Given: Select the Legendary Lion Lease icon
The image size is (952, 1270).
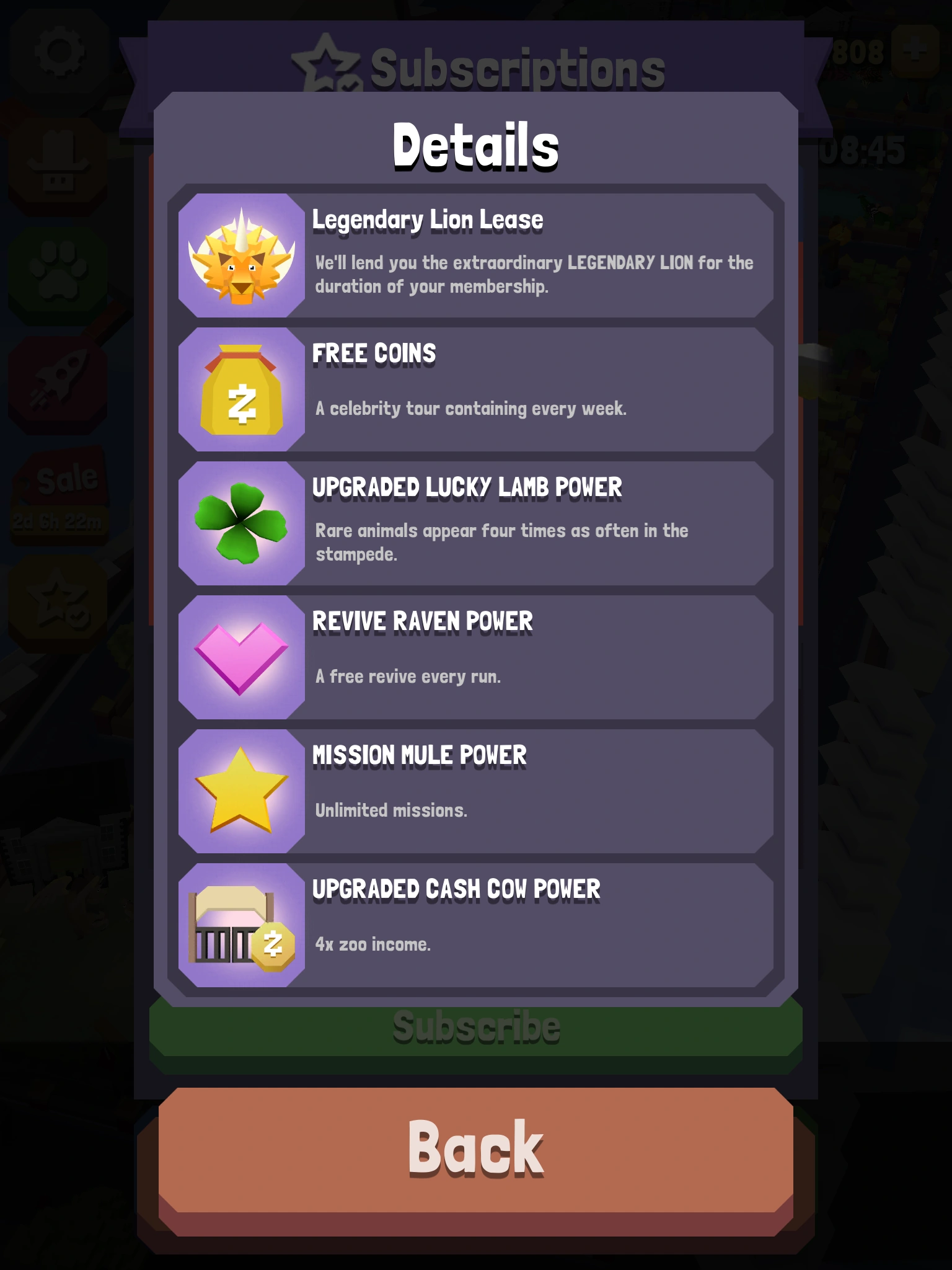Looking at the screenshot, I should [242, 254].
